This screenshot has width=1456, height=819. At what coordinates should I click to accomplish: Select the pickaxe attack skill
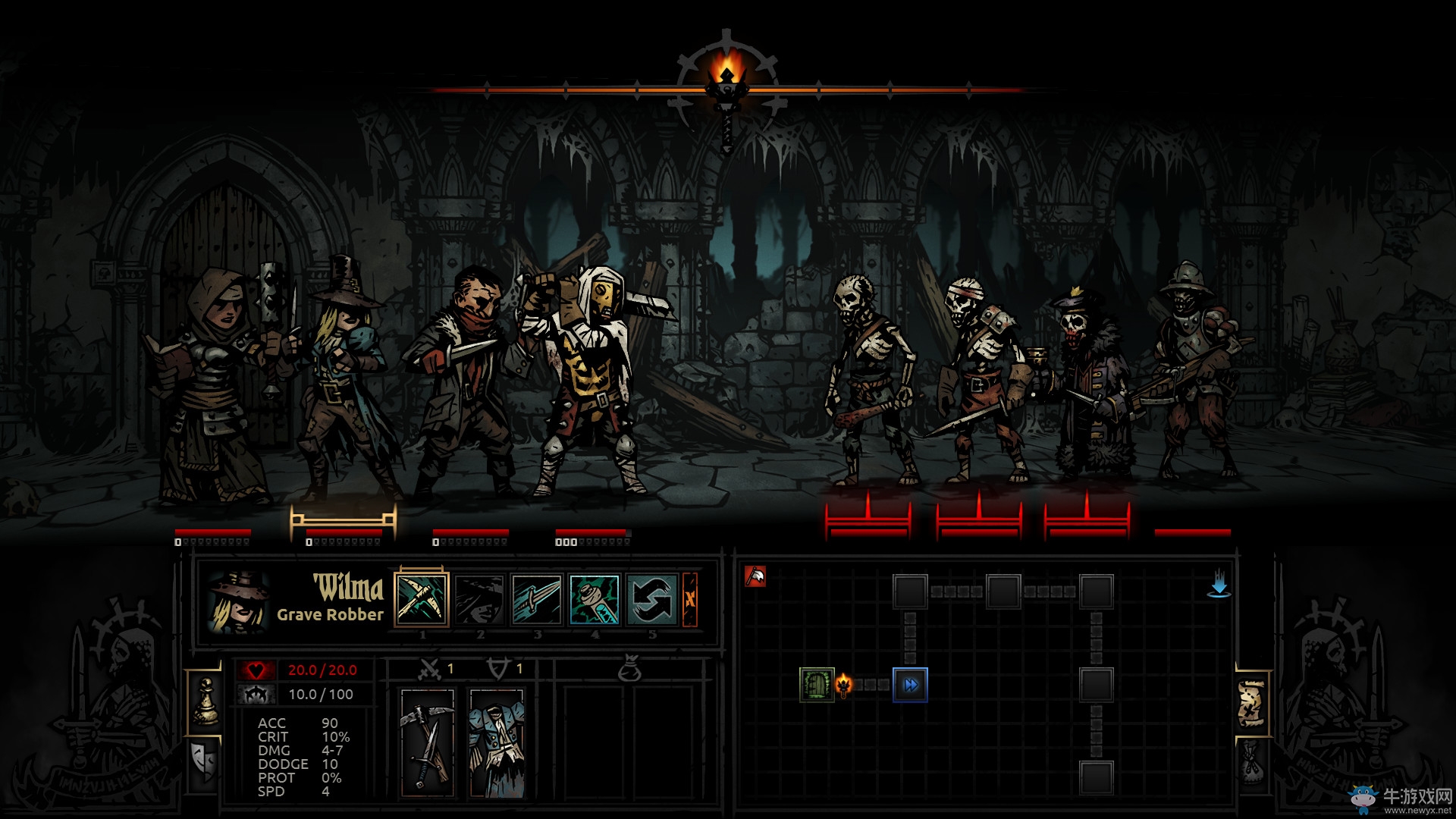click(422, 600)
